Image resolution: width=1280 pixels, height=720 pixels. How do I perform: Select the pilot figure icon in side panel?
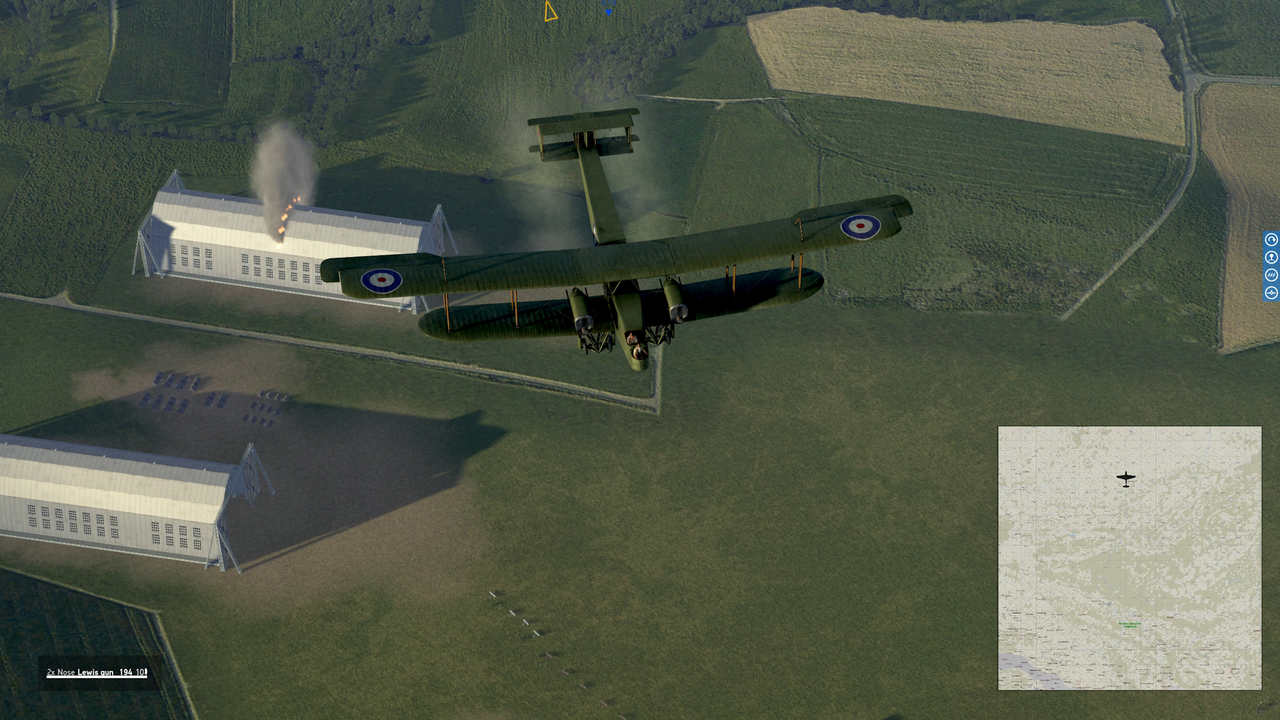point(1271,257)
